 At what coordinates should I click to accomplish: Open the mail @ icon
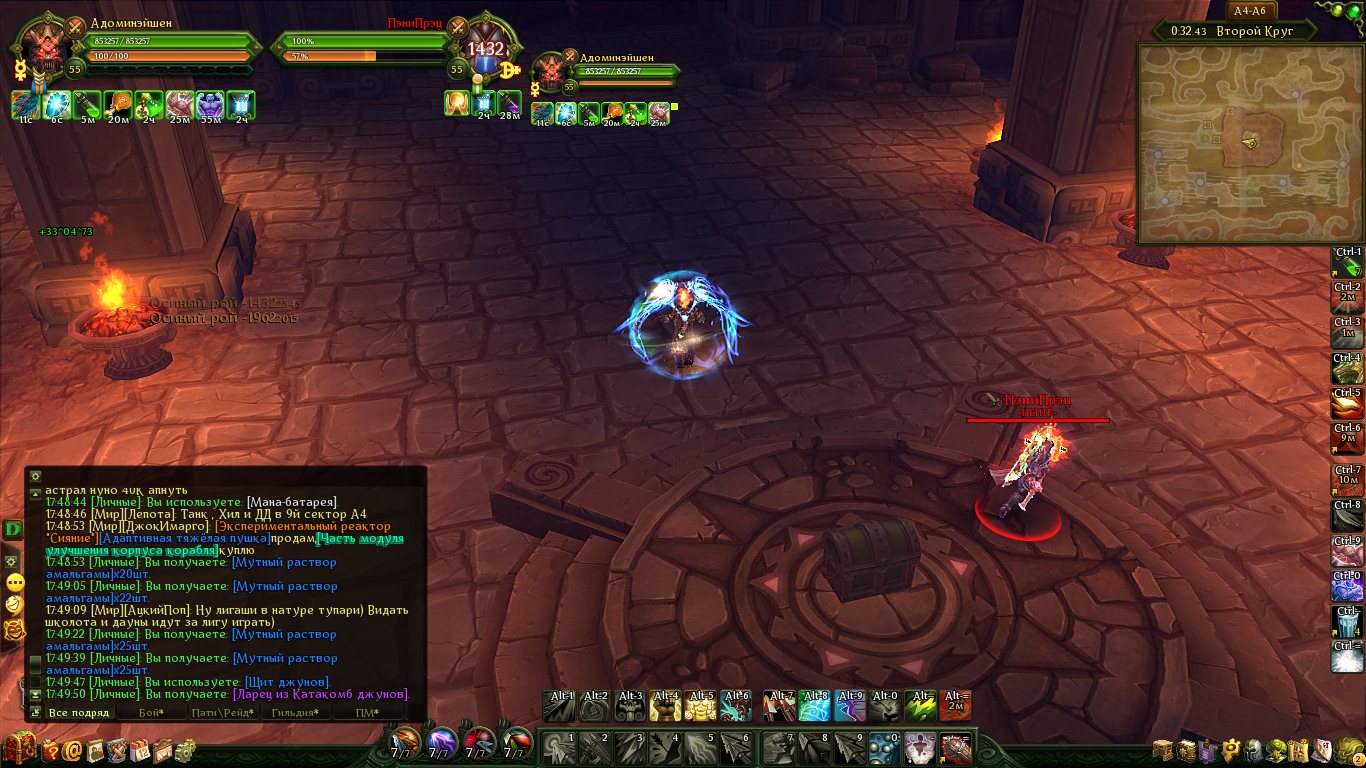(73, 749)
